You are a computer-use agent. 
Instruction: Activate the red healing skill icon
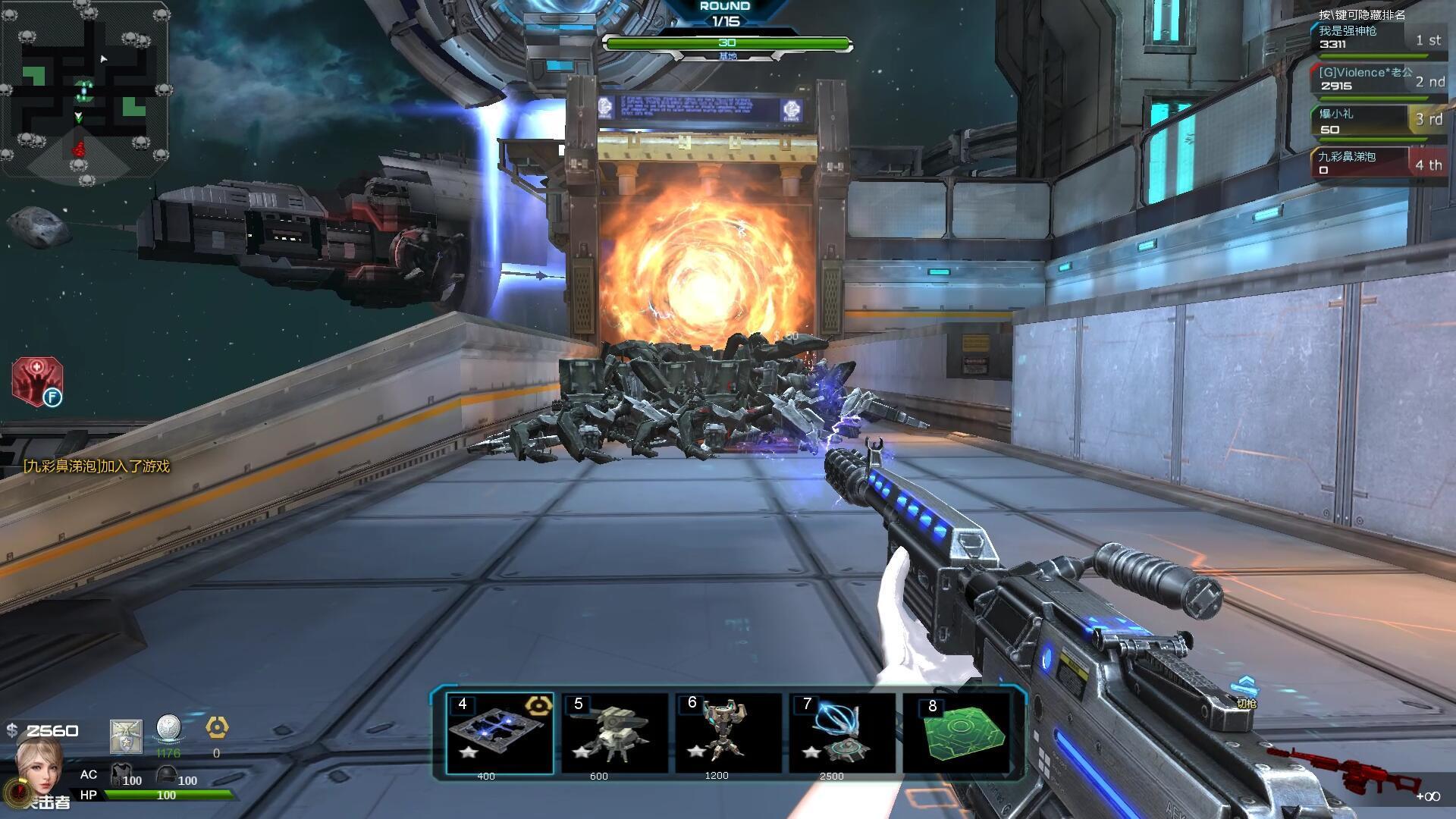36,381
